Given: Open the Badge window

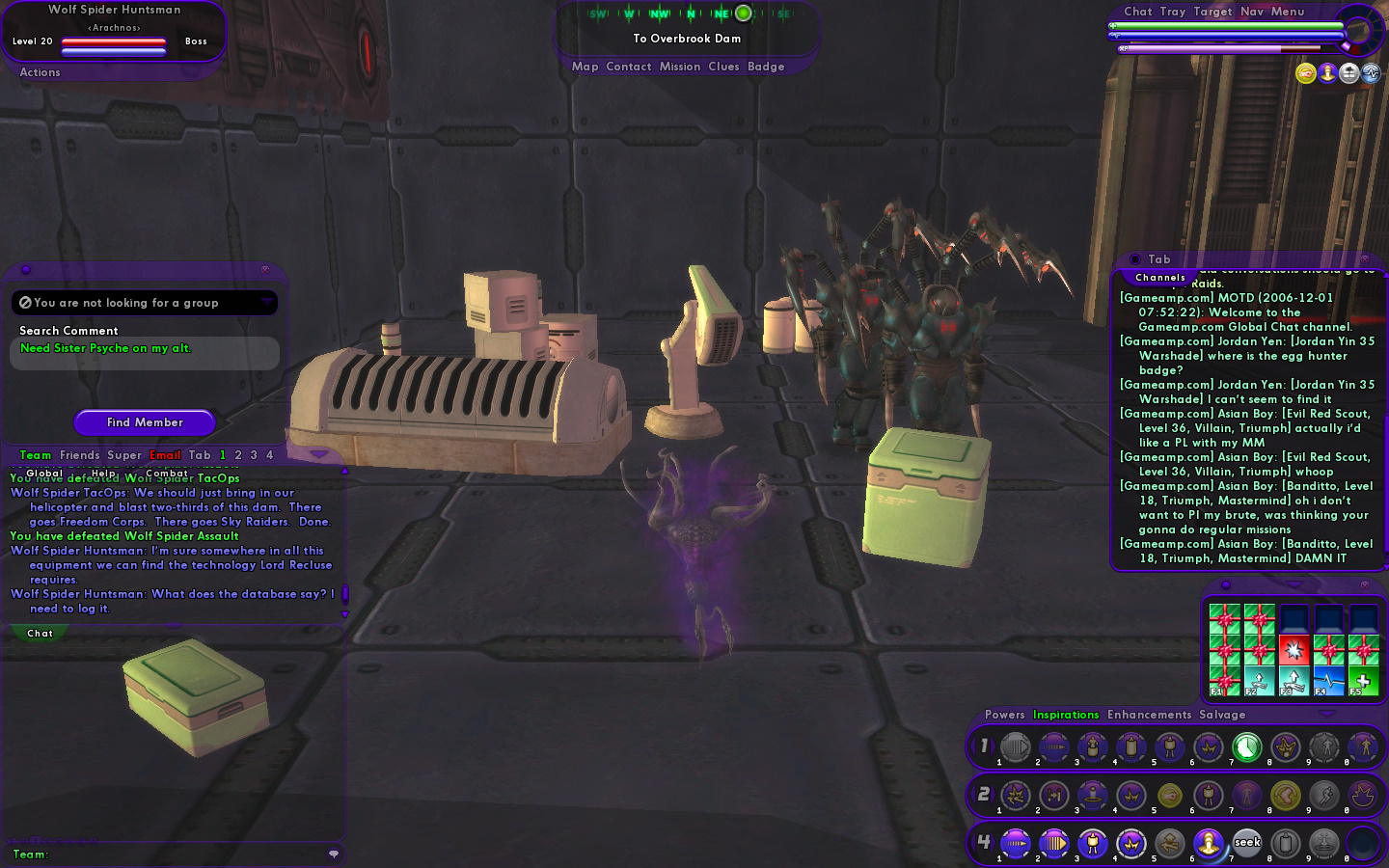Looking at the screenshot, I should [766, 67].
